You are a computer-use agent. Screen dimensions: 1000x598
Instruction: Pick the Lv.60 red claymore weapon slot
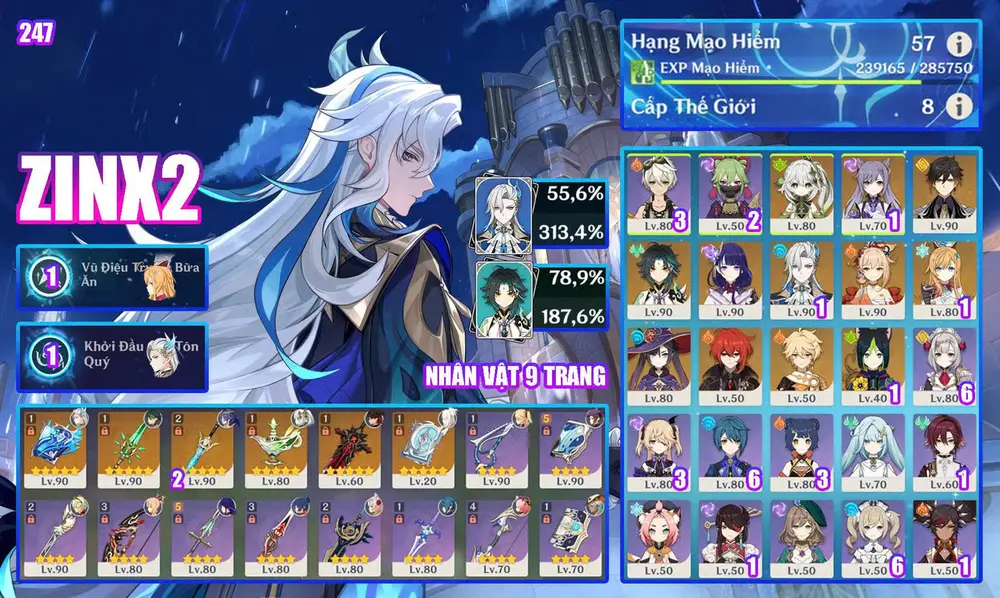[352, 443]
